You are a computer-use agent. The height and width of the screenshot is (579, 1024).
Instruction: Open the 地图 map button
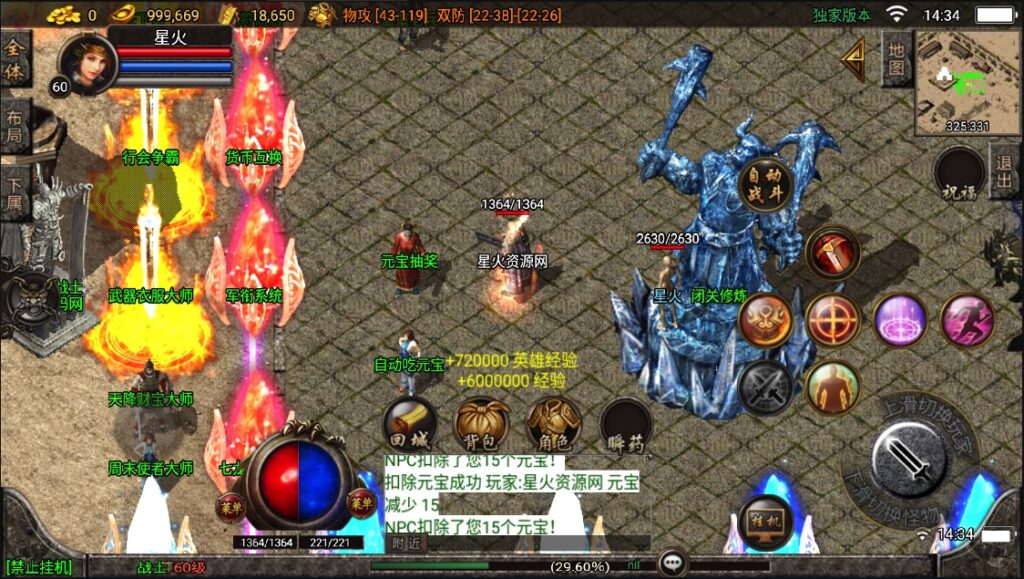[x=896, y=58]
